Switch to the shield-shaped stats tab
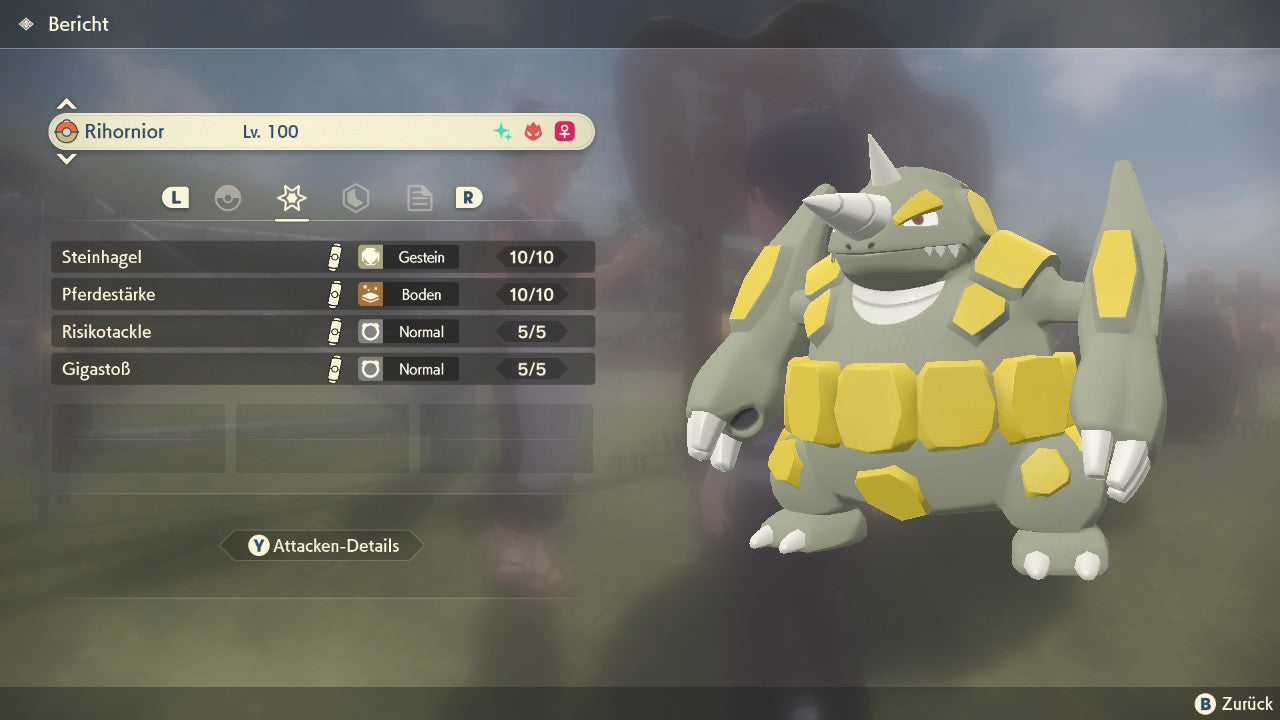1280x720 pixels. tap(355, 198)
